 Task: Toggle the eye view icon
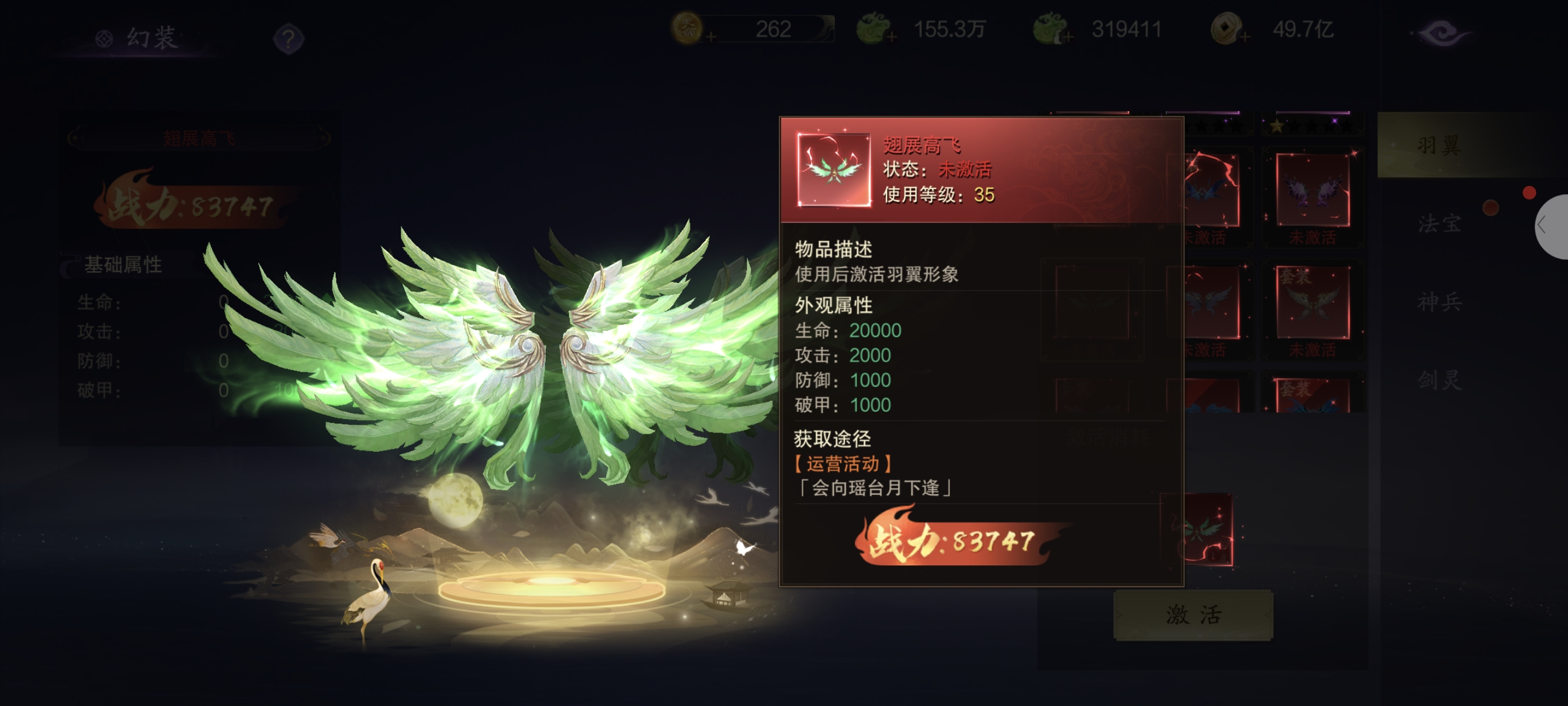click(x=1441, y=33)
